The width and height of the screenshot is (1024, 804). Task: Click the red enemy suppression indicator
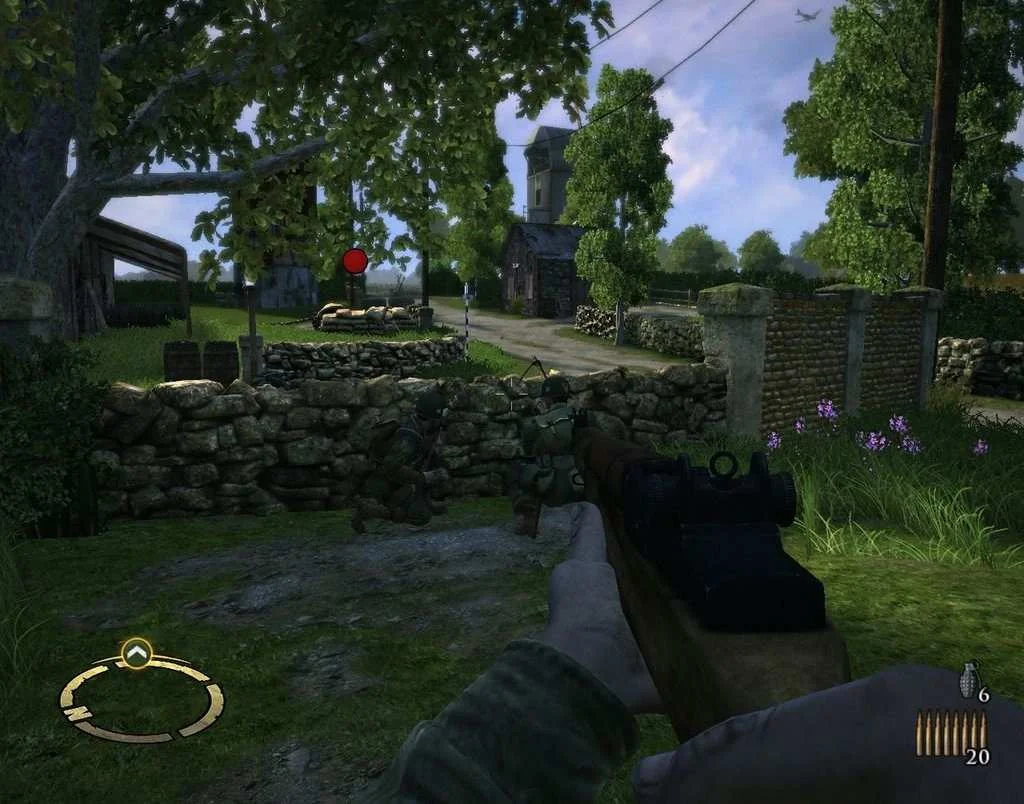pyautogui.click(x=355, y=261)
